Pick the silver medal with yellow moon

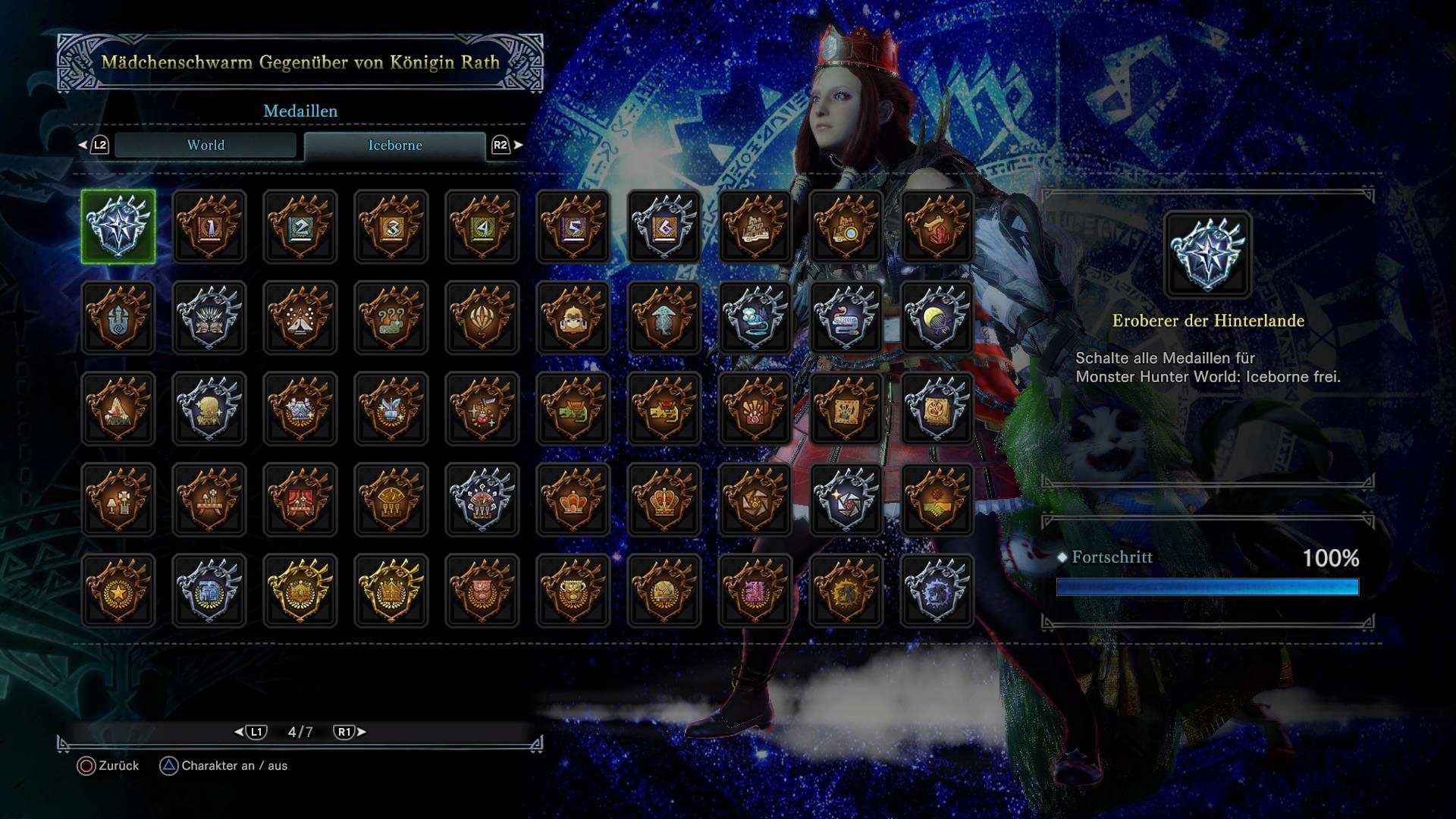(937, 318)
